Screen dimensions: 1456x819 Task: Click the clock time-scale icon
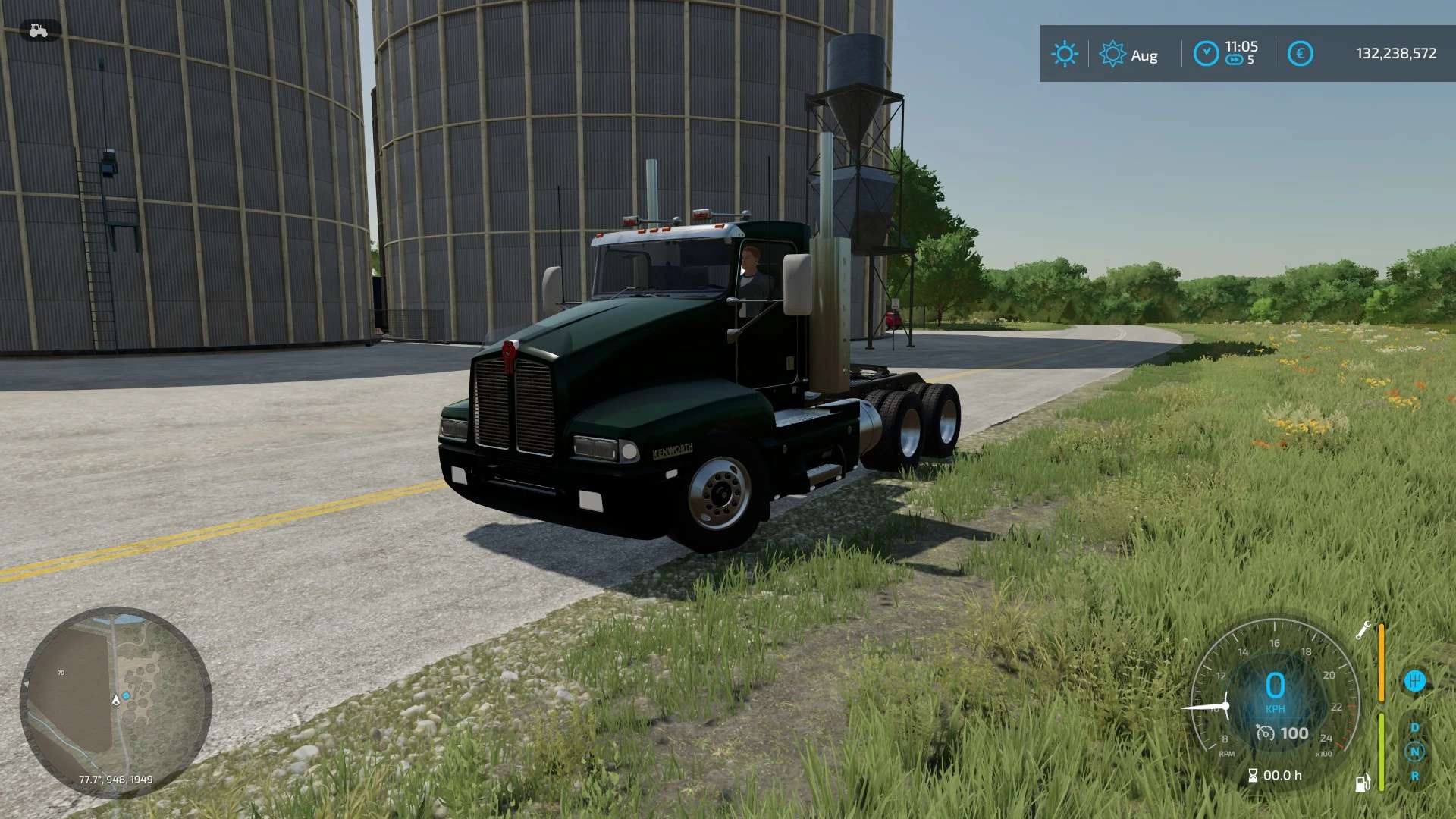tap(1206, 54)
